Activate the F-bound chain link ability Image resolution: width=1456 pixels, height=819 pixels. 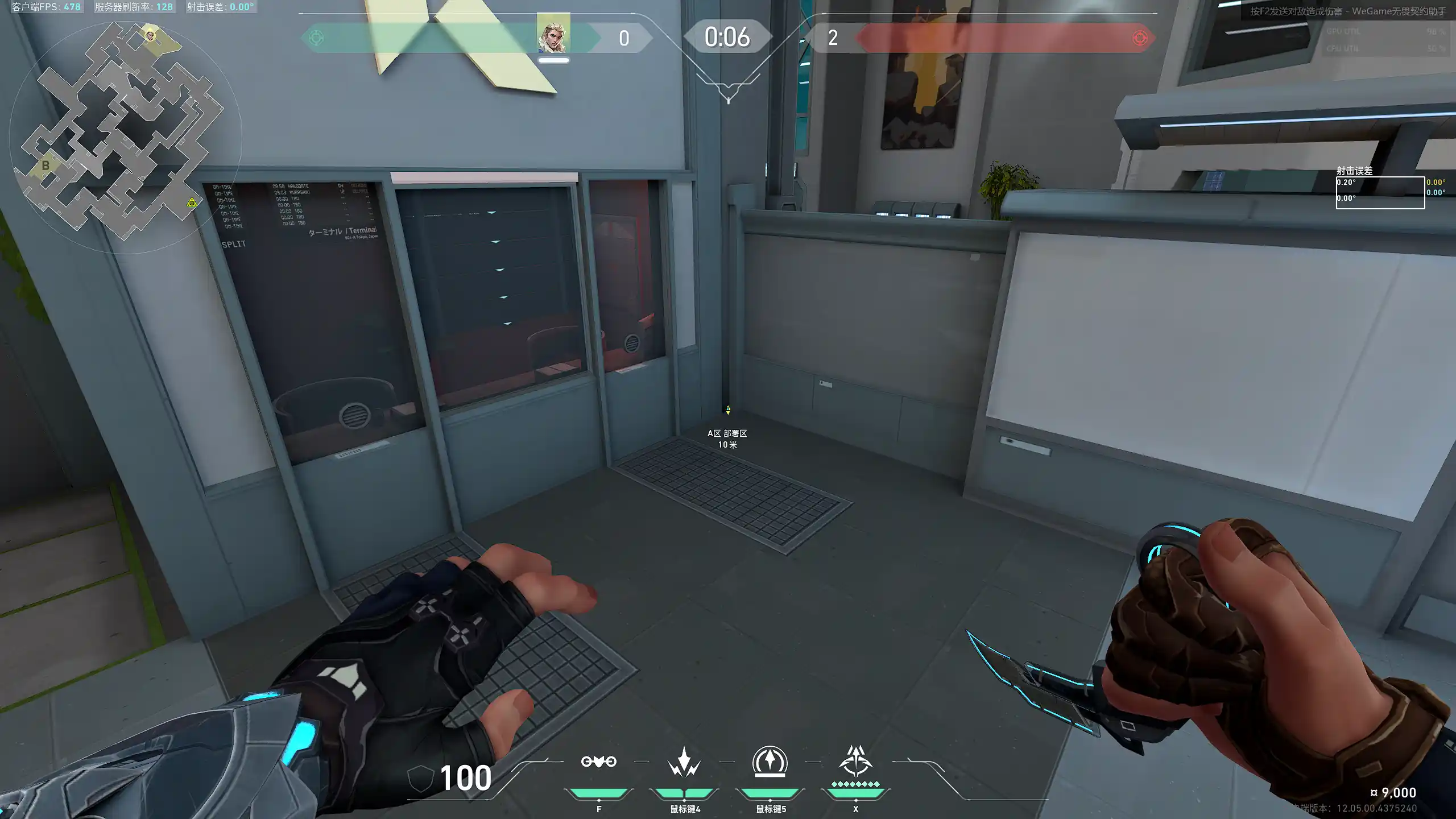[598, 762]
